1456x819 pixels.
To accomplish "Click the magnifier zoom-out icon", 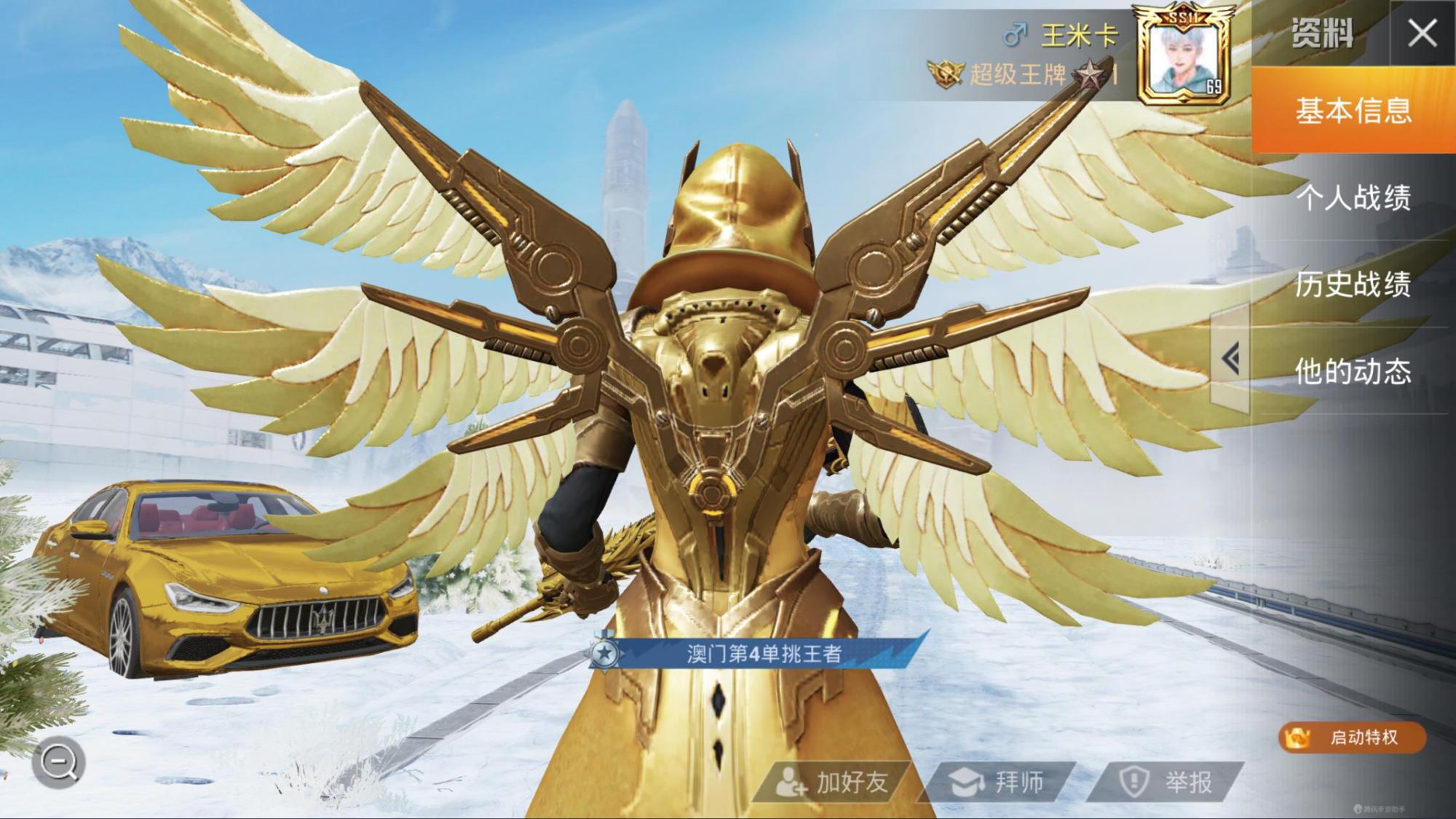I will [59, 763].
